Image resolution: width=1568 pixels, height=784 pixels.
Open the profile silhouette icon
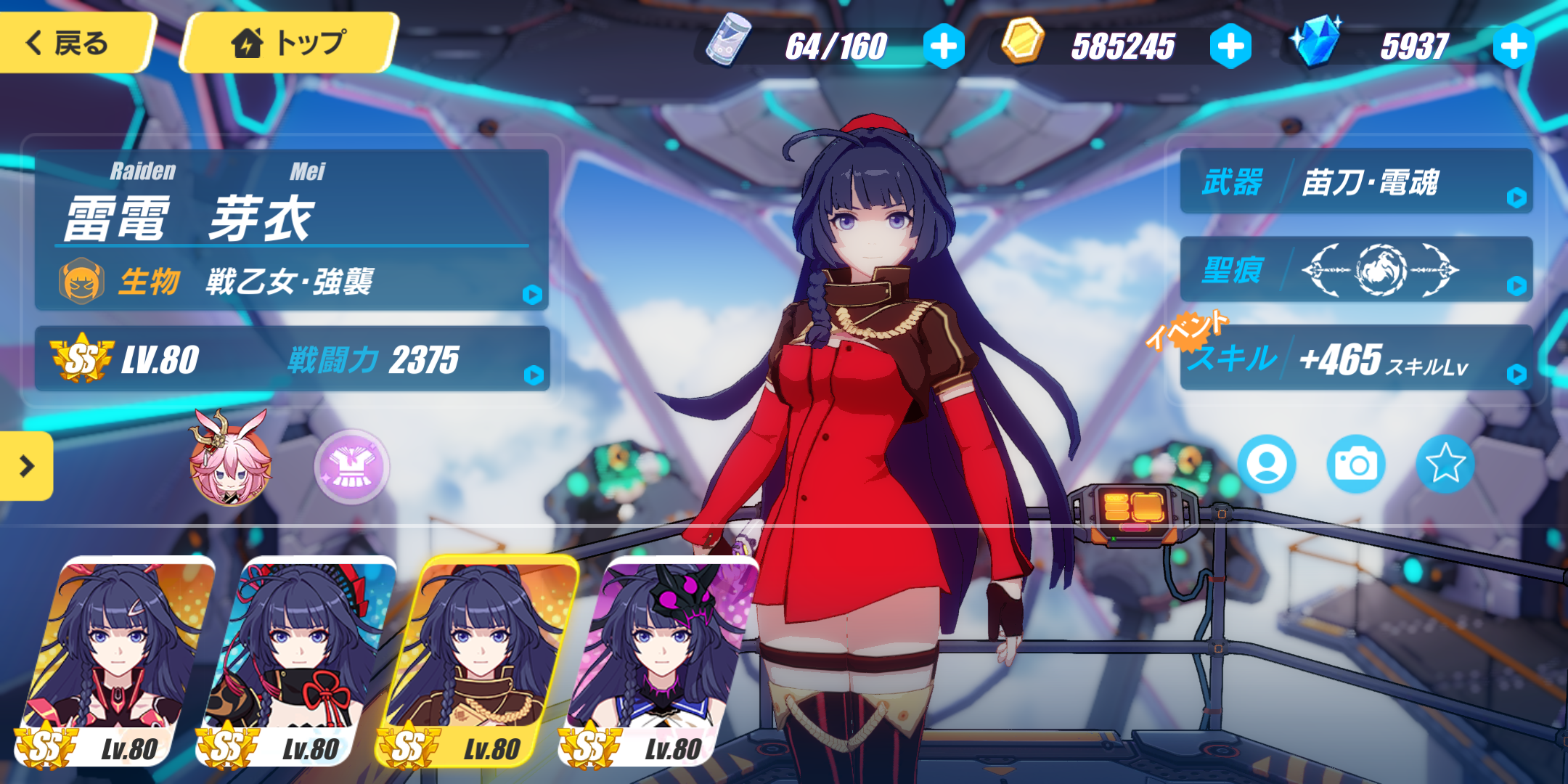pyautogui.click(x=1267, y=464)
